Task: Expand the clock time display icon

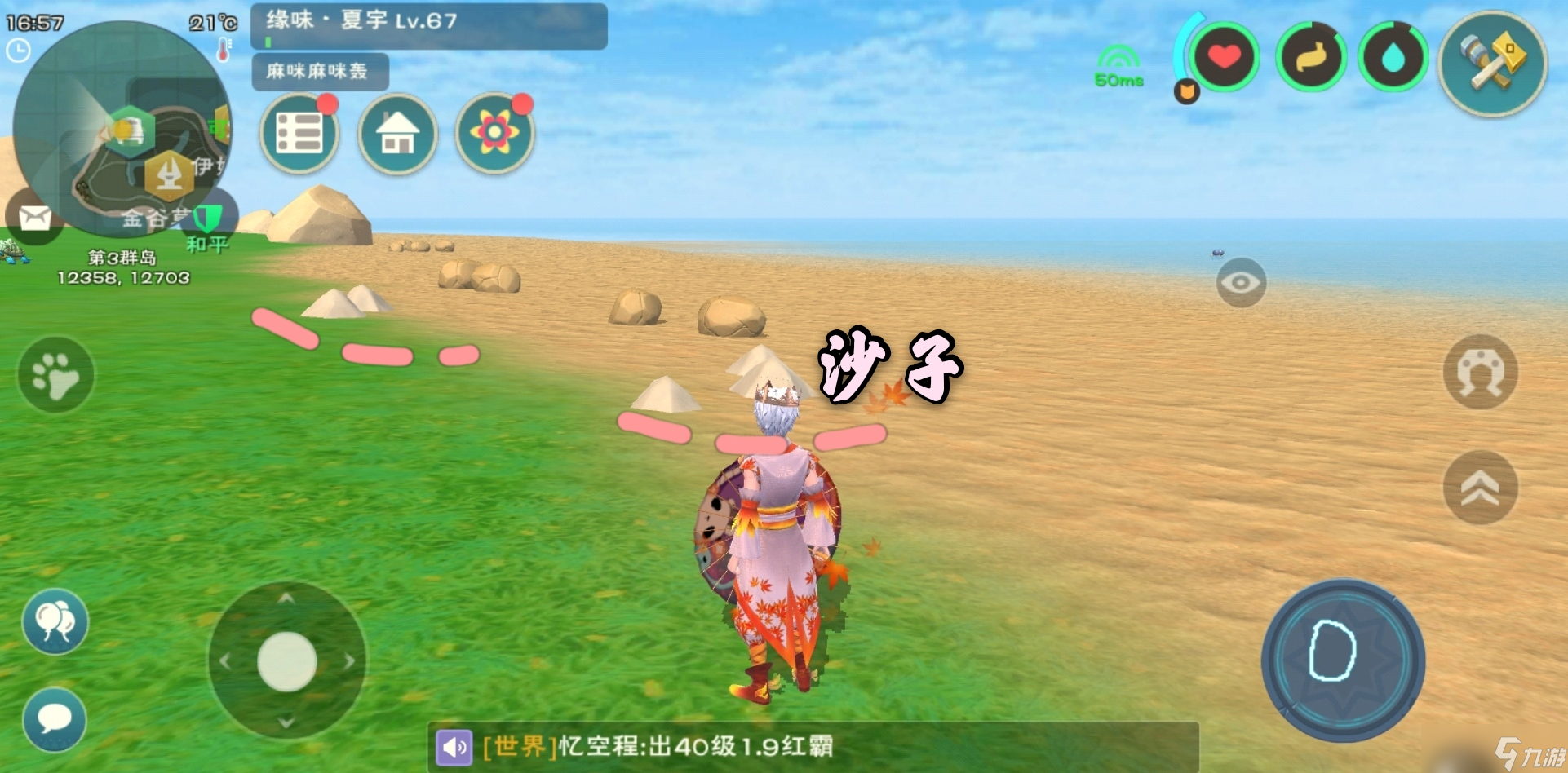Action: click(18, 51)
